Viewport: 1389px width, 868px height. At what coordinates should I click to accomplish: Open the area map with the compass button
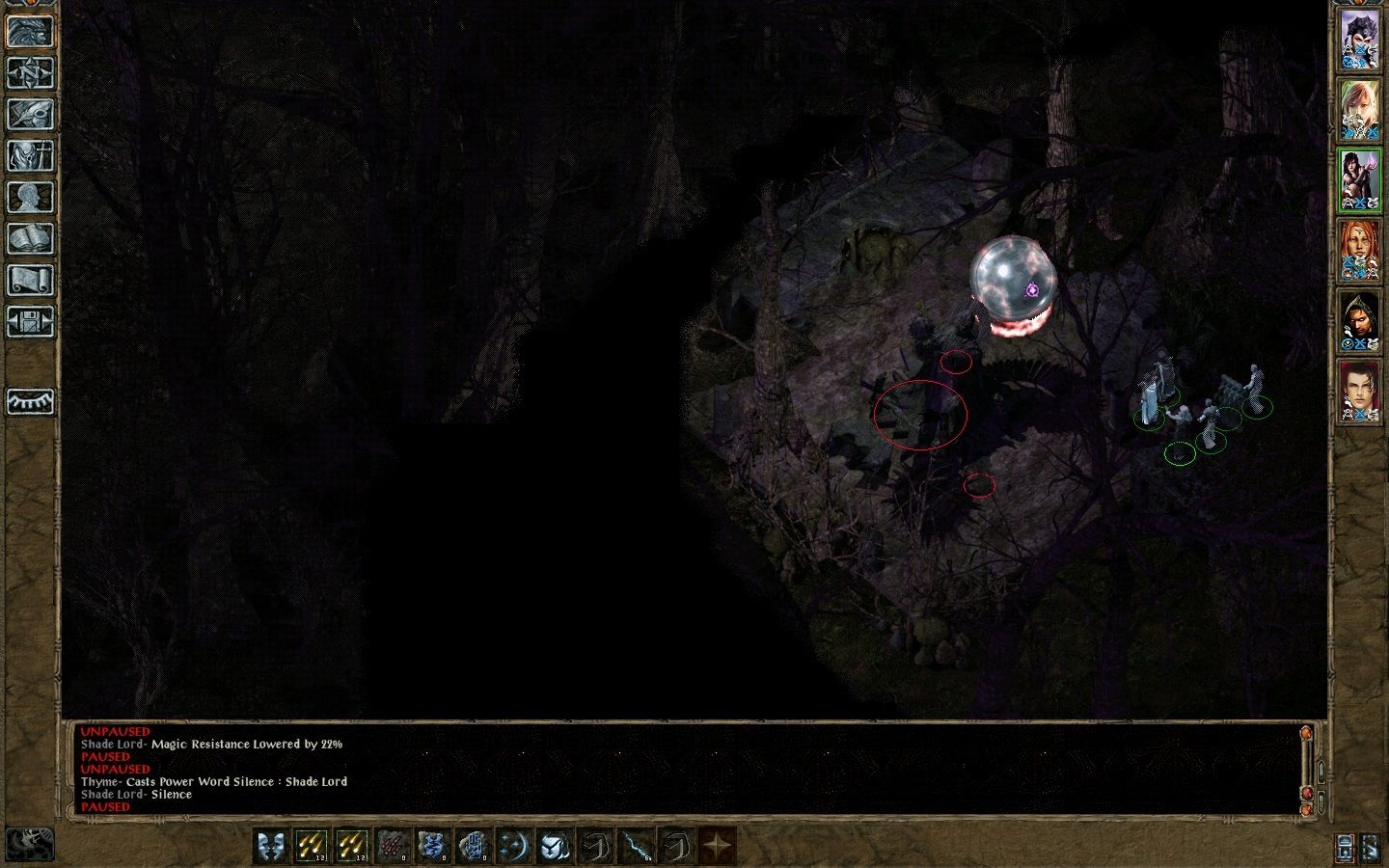(x=30, y=72)
